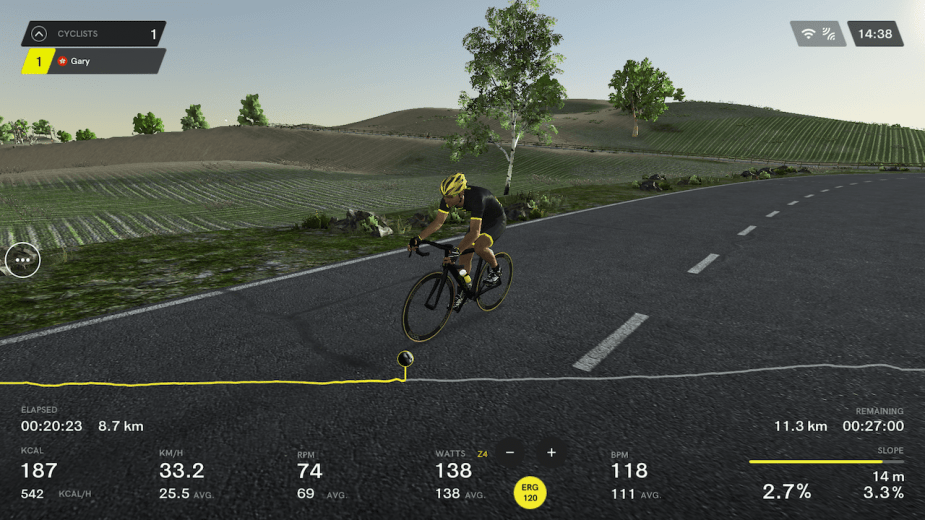Open the connection status icon panel

pyautogui.click(x=818, y=34)
